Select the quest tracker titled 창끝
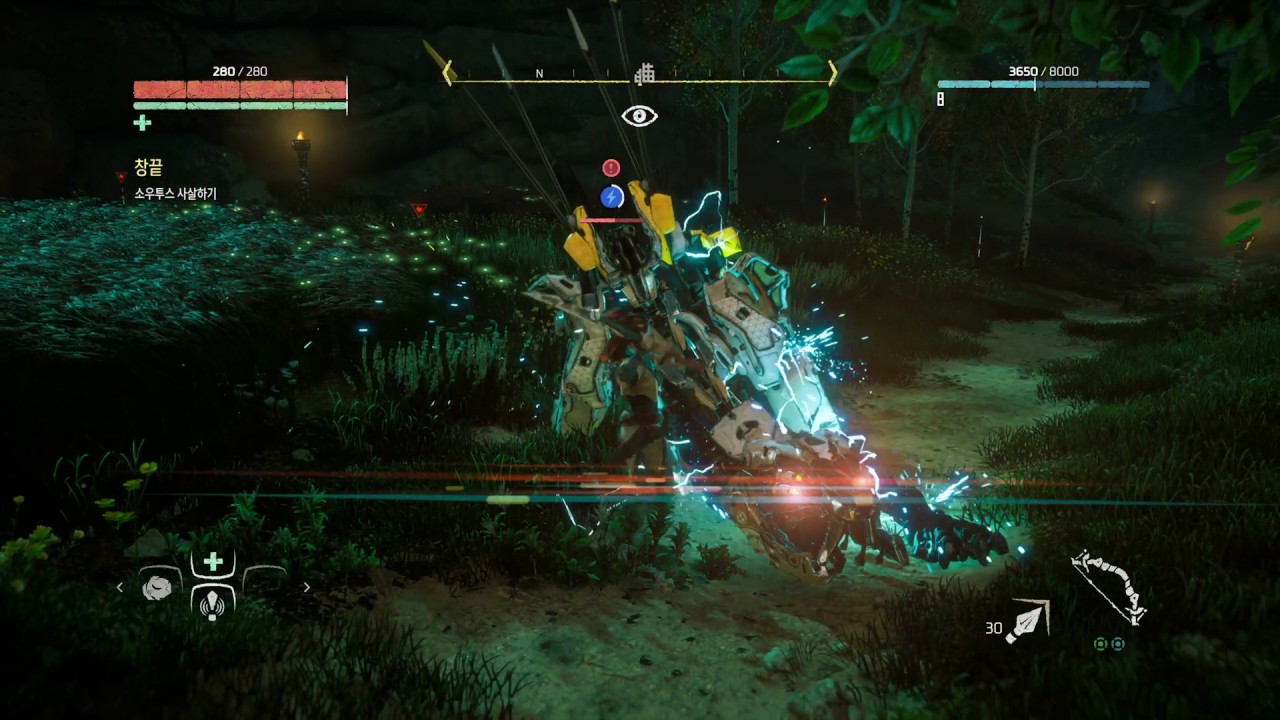This screenshot has width=1280, height=720. coord(148,168)
